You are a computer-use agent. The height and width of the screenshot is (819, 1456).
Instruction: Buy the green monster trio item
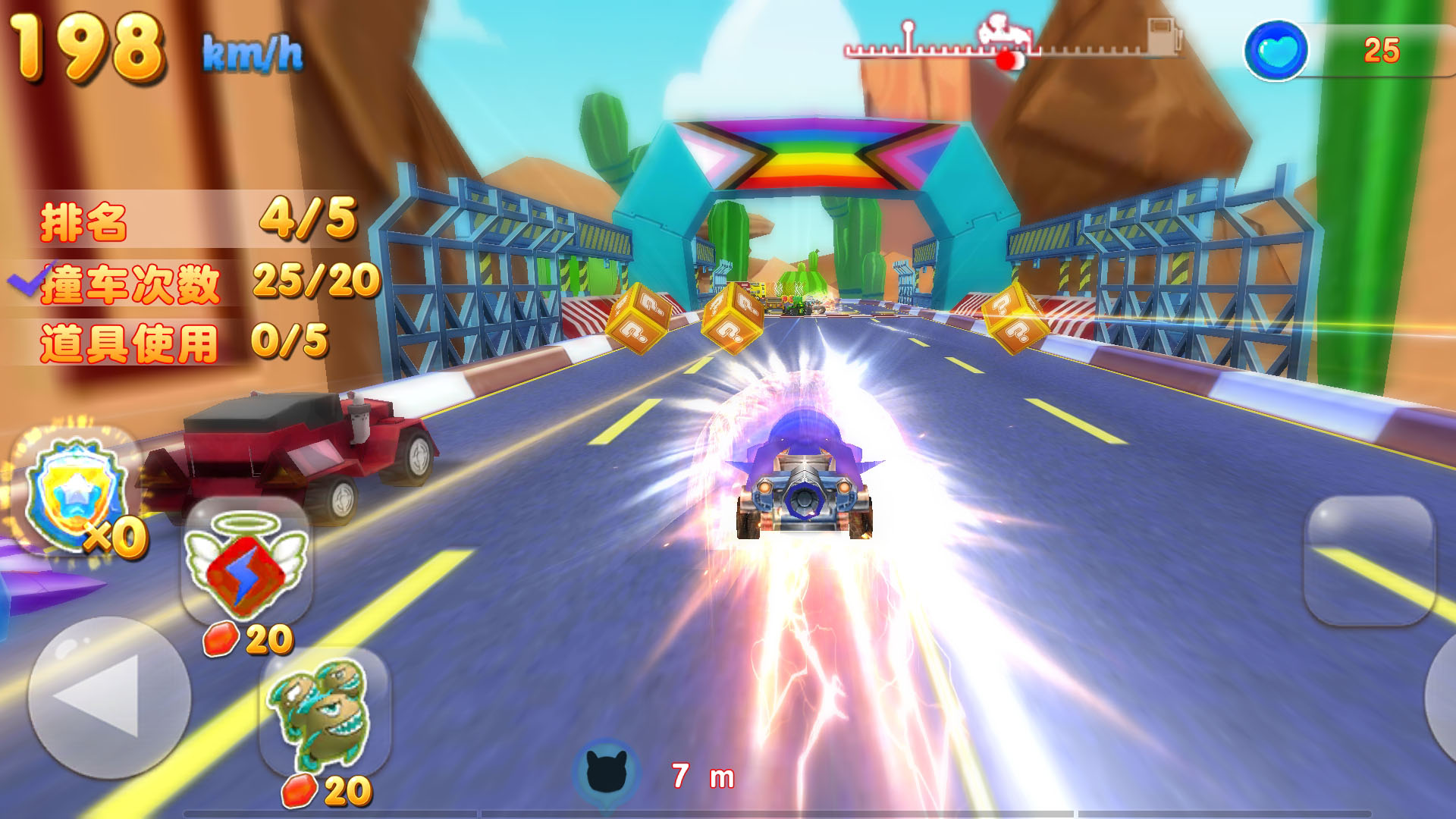[325, 711]
